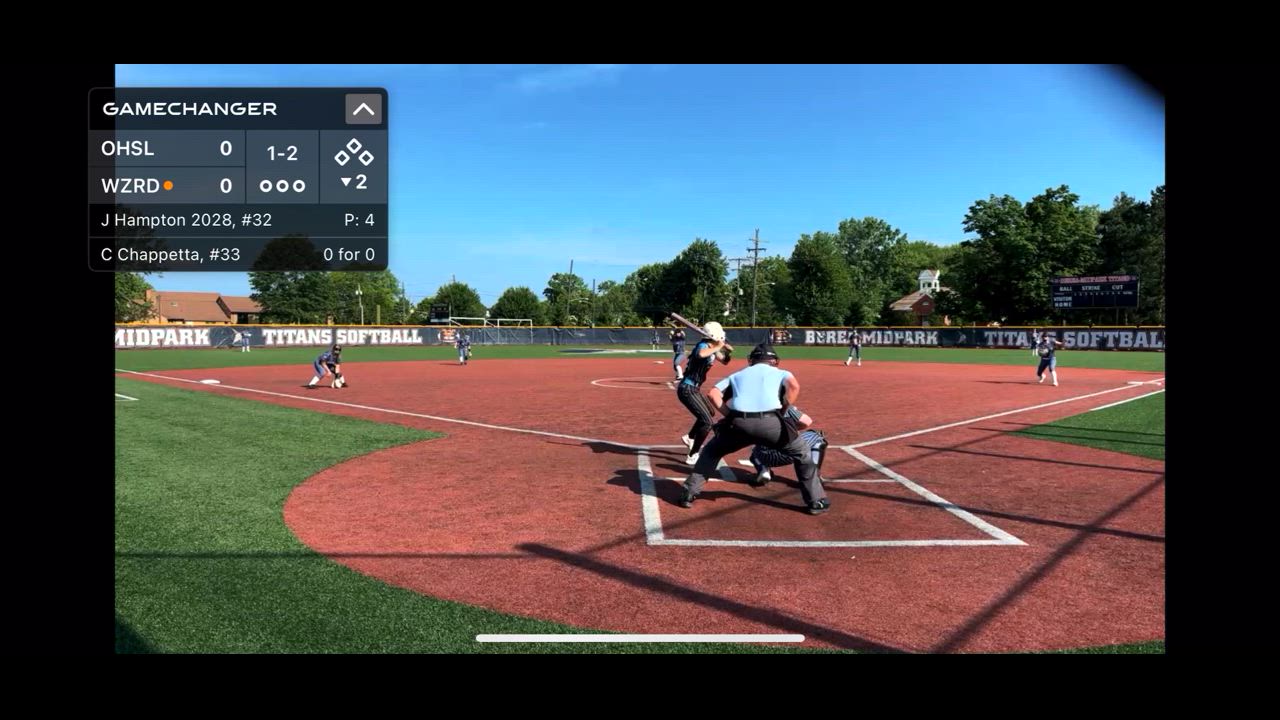Collapse the GameChanger scoreboard overlay
Image resolution: width=1280 pixels, height=720 pixels.
pyautogui.click(x=363, y=109)
